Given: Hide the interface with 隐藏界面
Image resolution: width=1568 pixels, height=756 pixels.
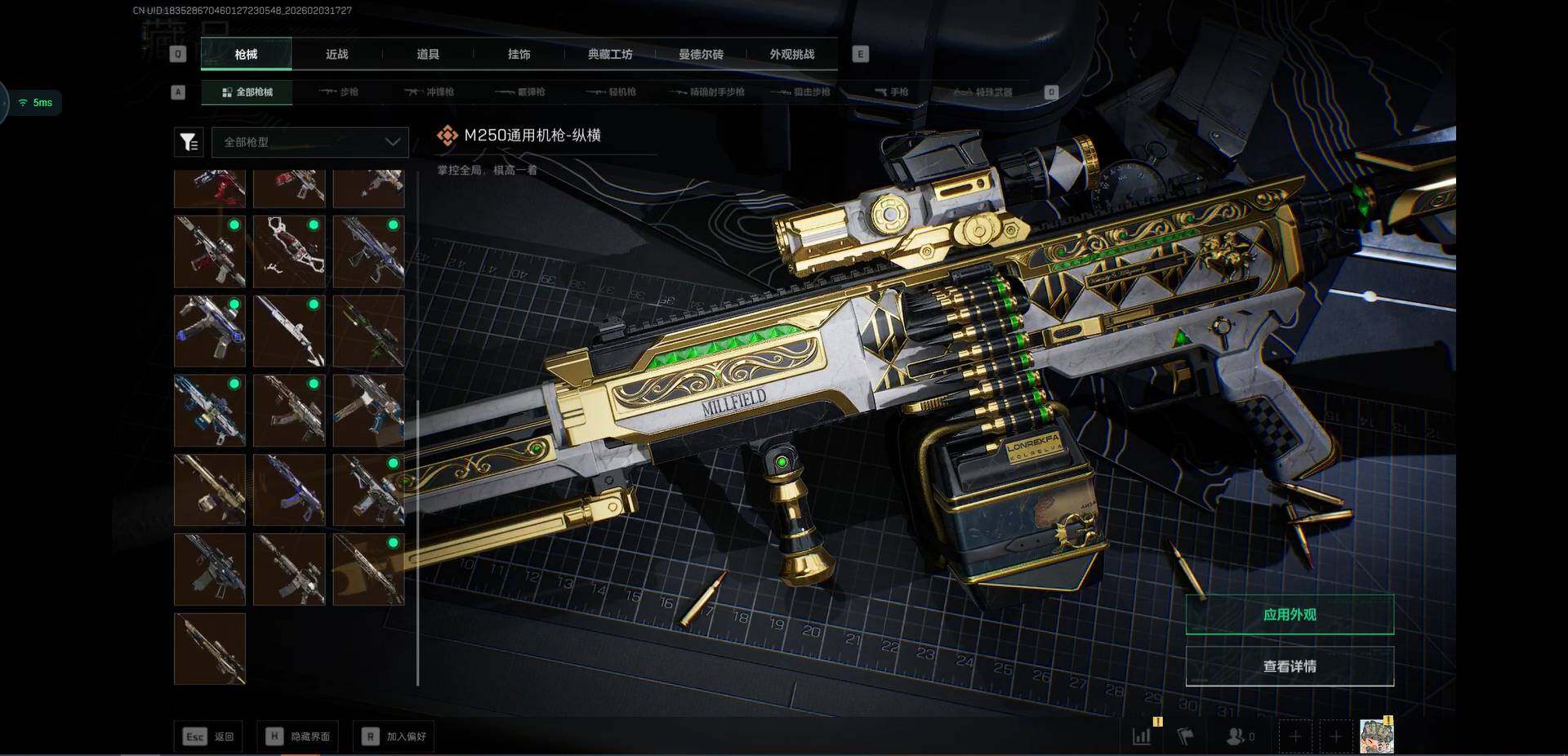Looking at the screenshot, I should (x=298, y=736).
